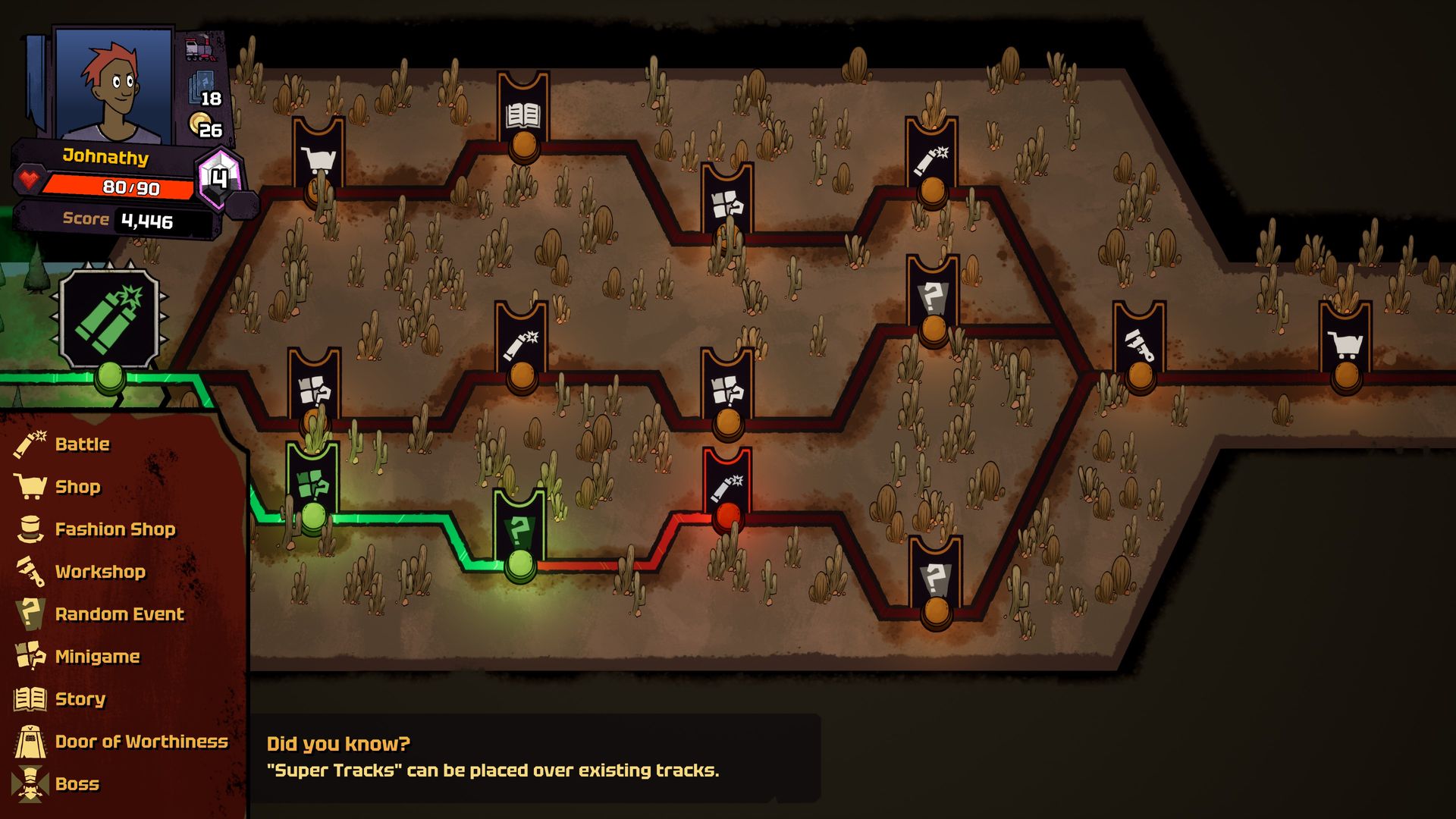The width and height of the screenshot is (1456, 819).
Task: Click the Random Event legend entry
Action: point(119,614)
